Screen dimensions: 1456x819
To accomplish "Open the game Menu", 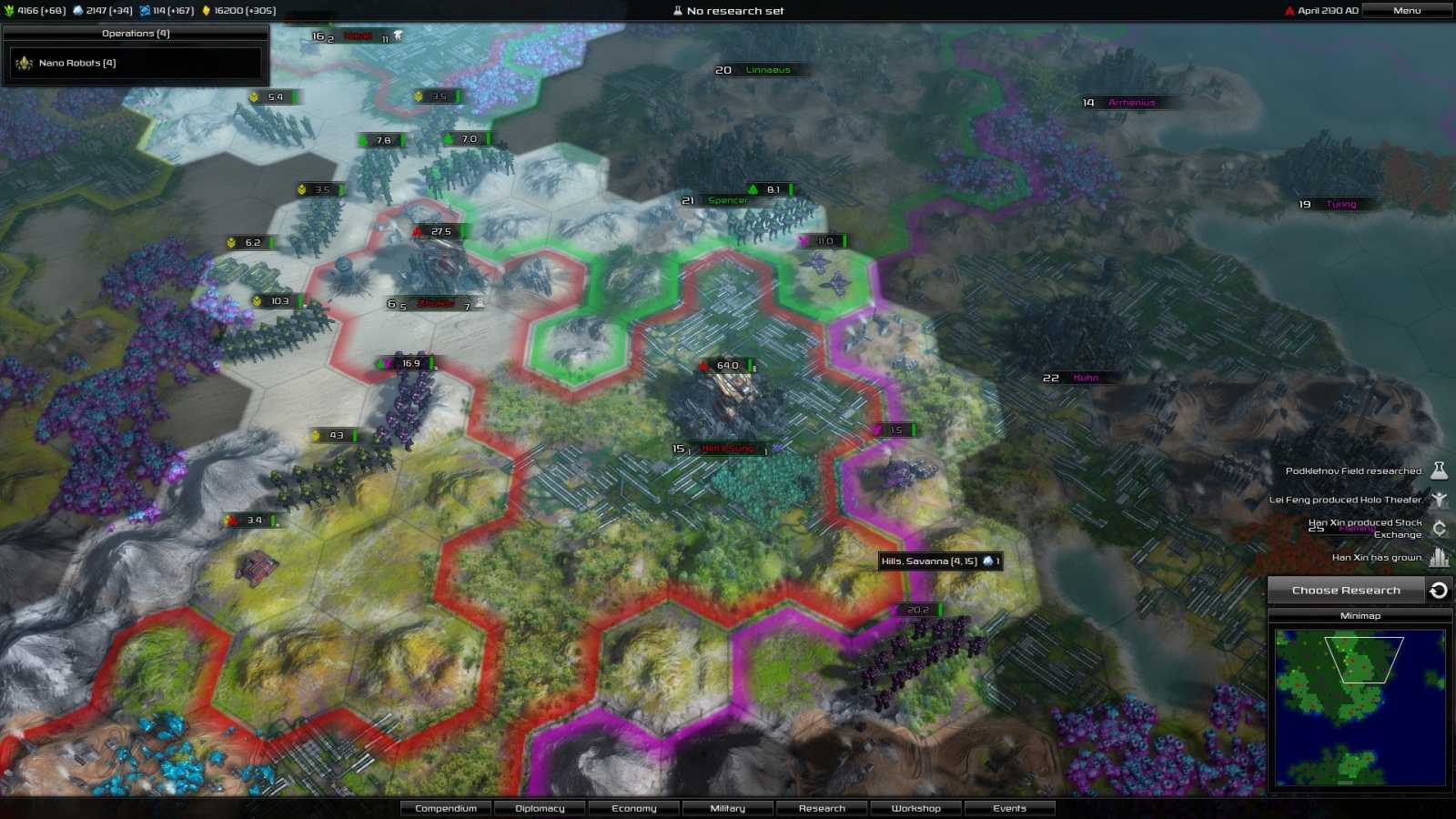I will [1406, 10].
